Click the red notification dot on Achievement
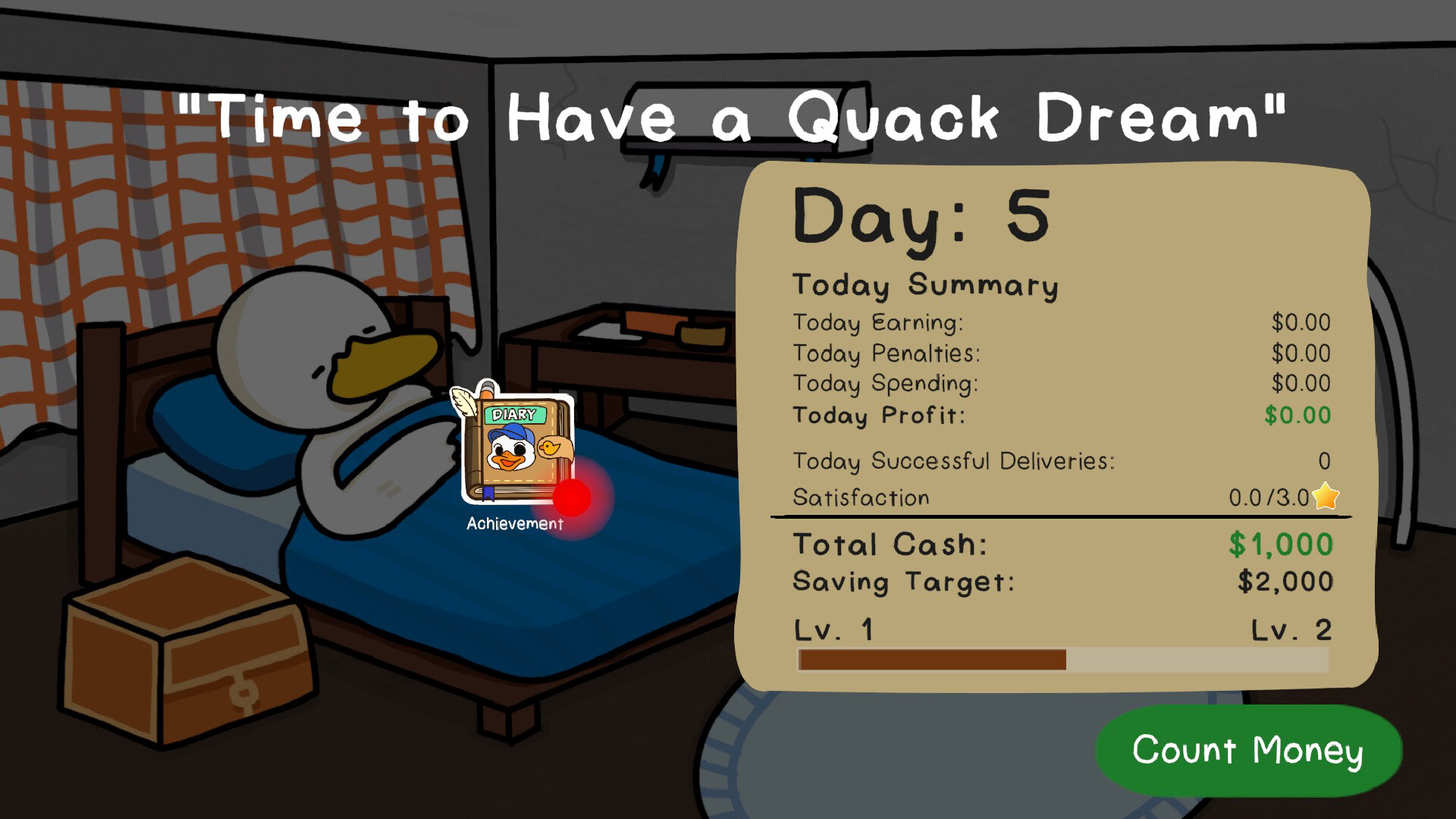This screenshot has height=819, width=1456. (573, 497)
